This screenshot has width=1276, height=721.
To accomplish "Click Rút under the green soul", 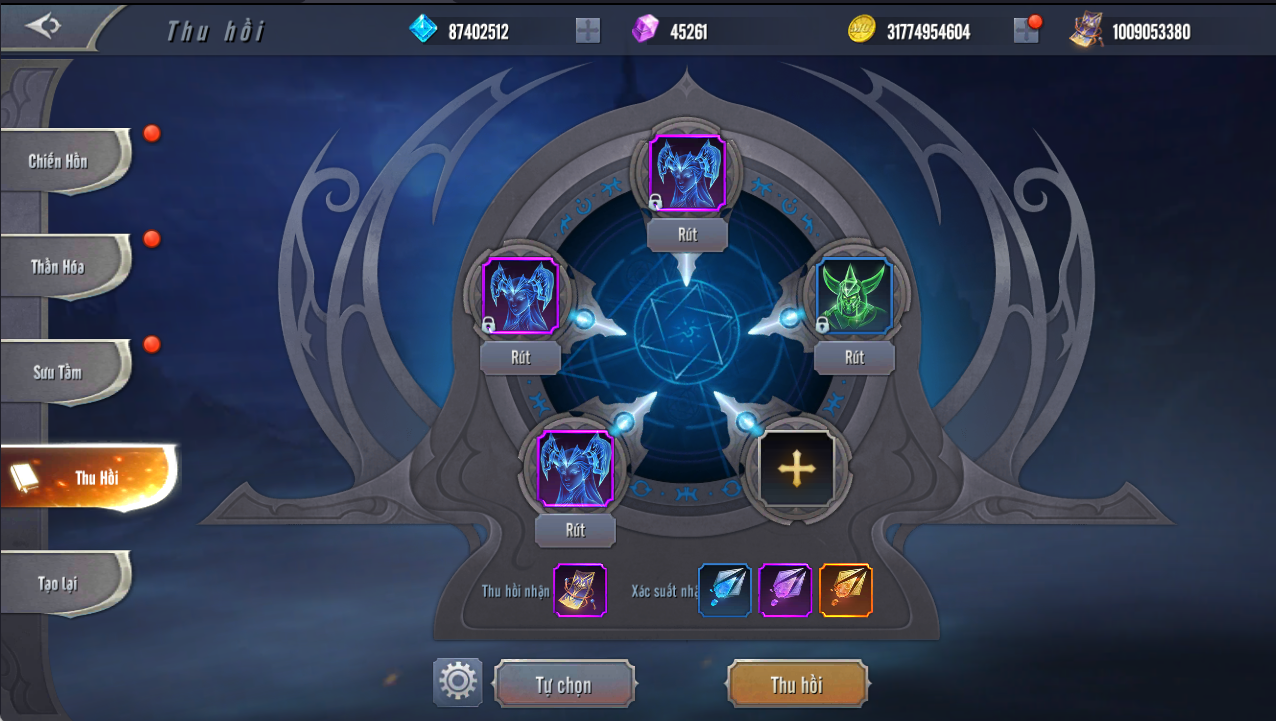I will pos(854,357).
